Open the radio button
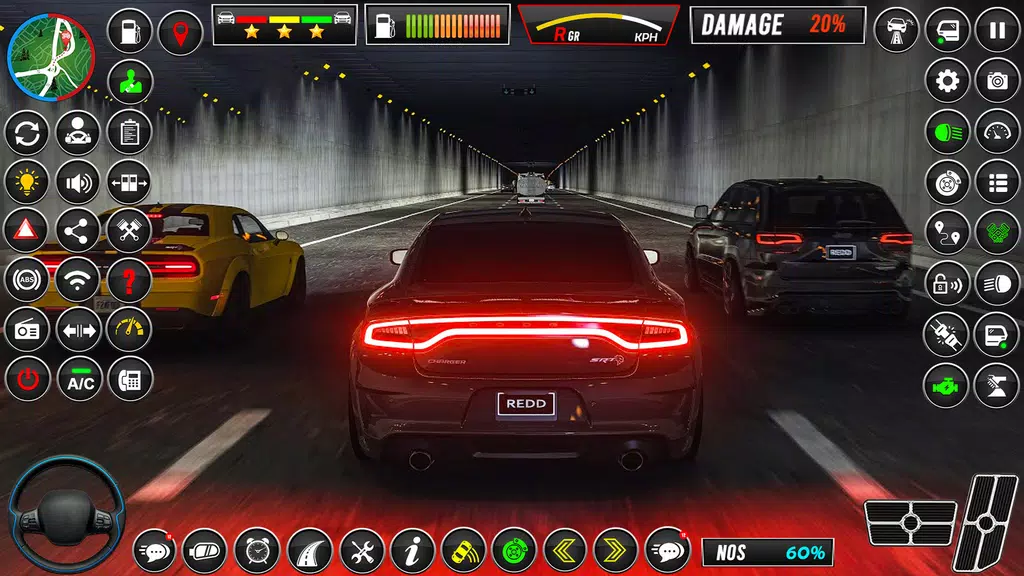 pyautogui.click(x=27, y=330)
